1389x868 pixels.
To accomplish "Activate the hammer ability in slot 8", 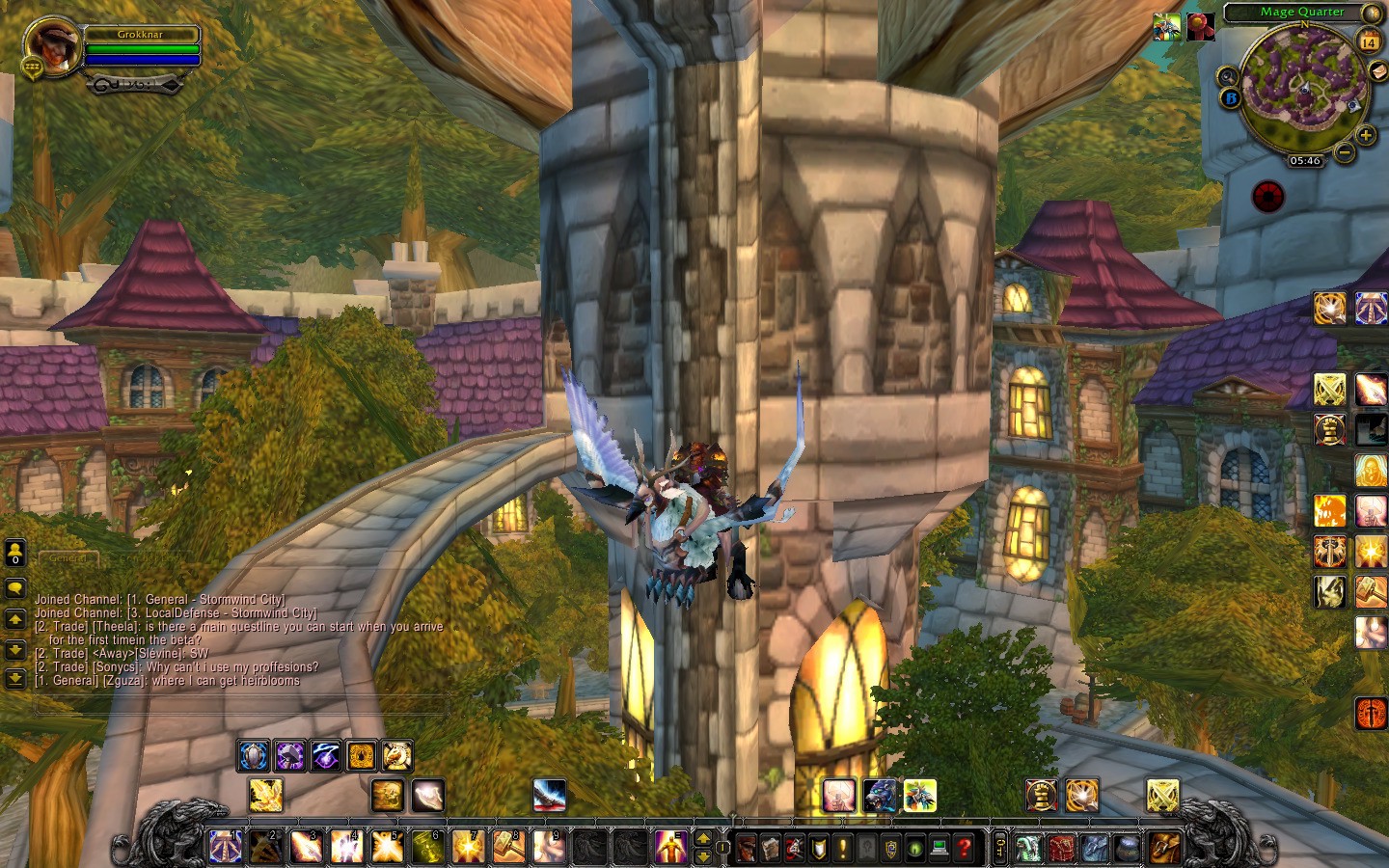I will [508, 847].
